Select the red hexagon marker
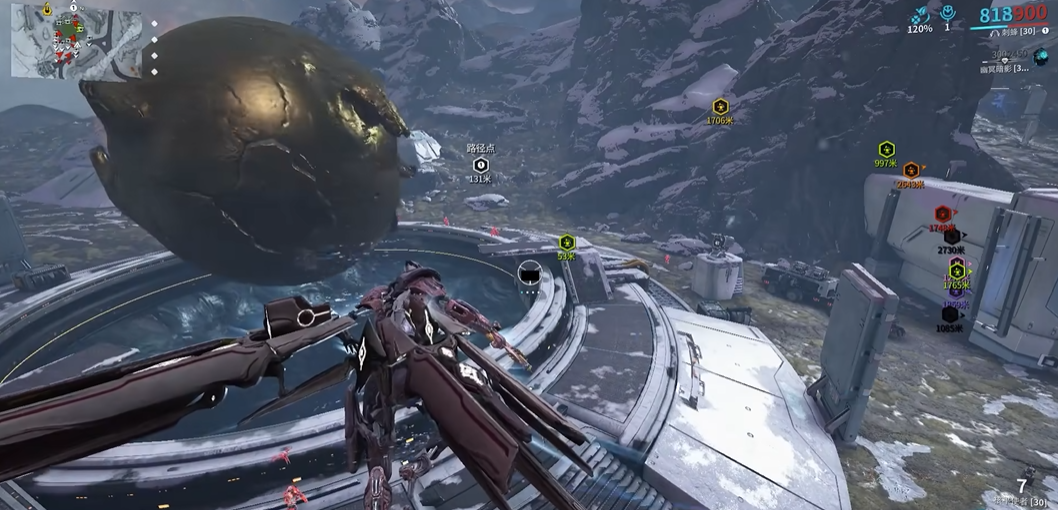The height and width of the screenshot is (510, 1058). click(x=942, y=213)
